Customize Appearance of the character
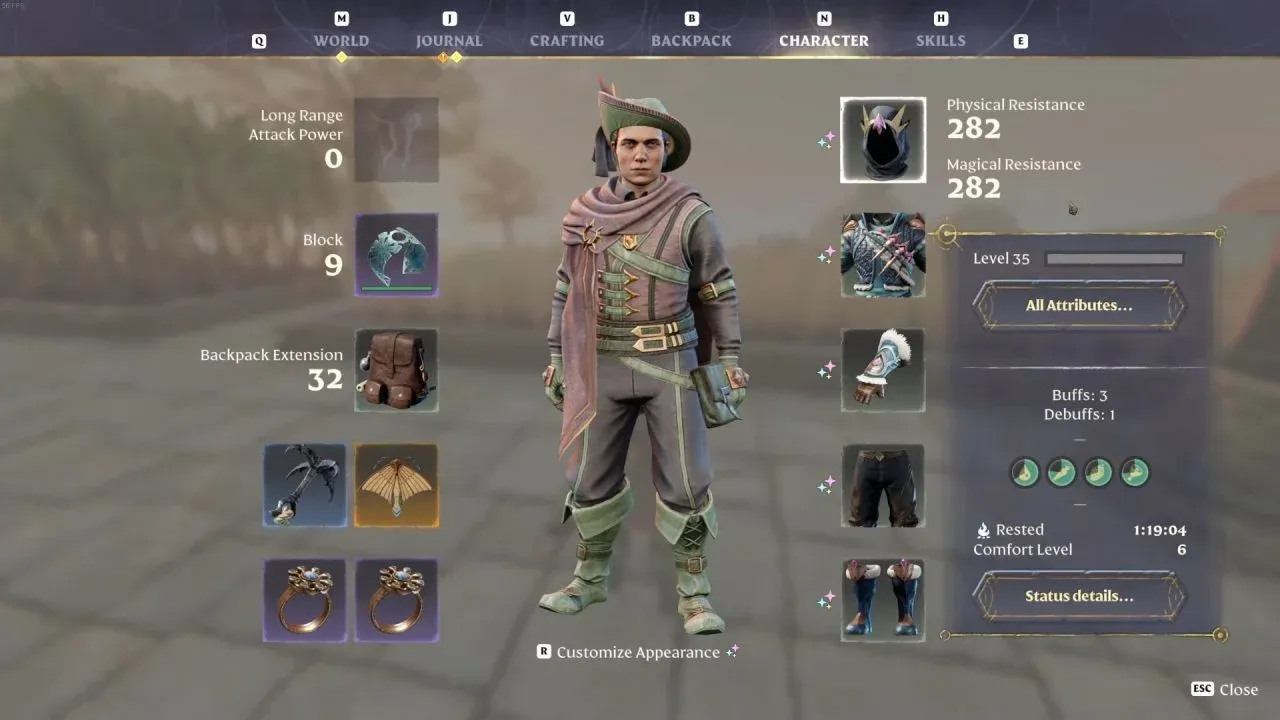 (637, 652)
